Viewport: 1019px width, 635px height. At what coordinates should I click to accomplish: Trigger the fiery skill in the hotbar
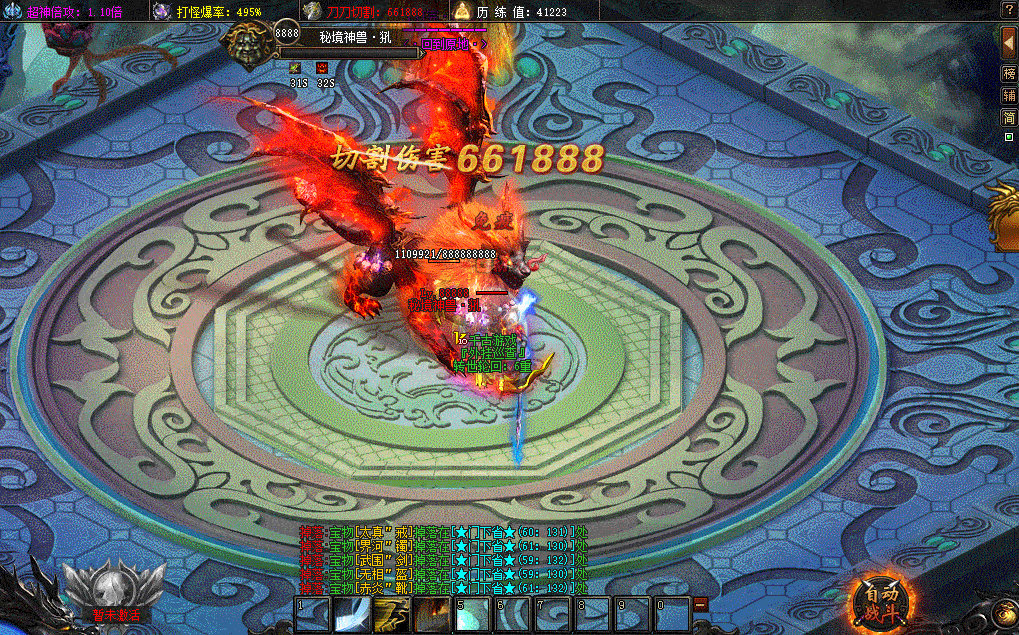pos(432,613)
